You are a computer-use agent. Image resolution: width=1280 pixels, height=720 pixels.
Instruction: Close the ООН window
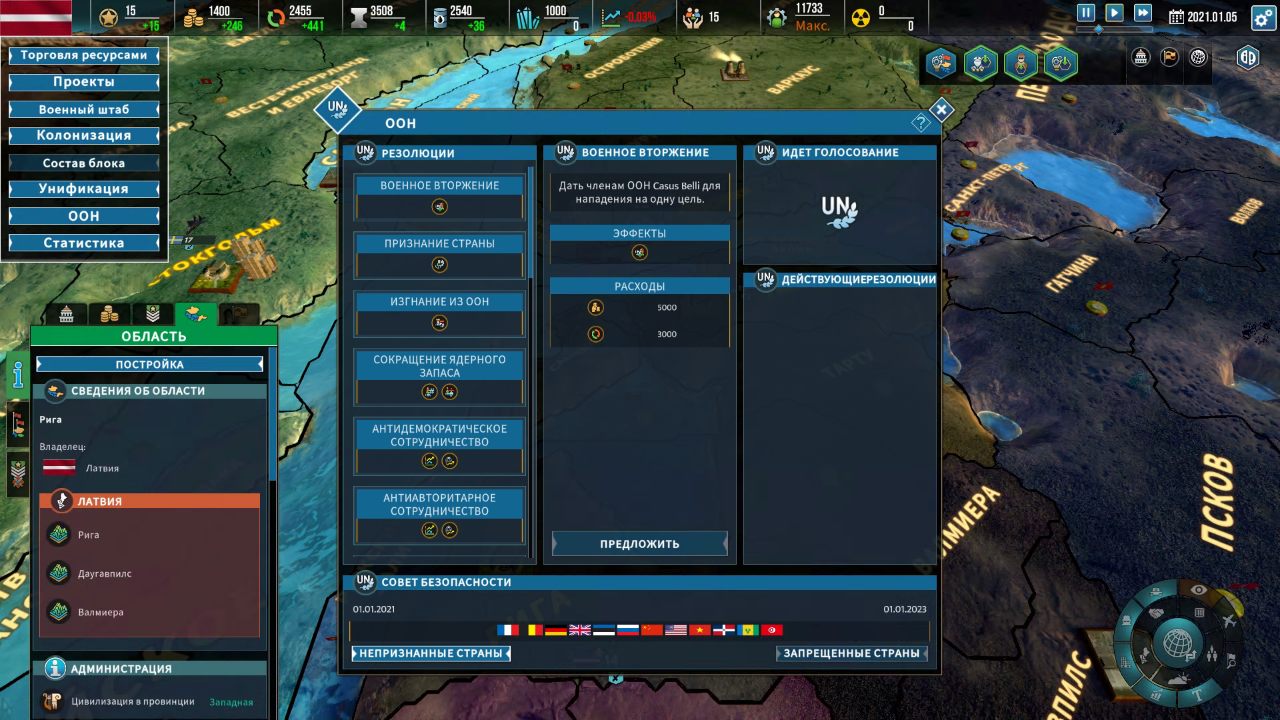[x=941, y=110]
